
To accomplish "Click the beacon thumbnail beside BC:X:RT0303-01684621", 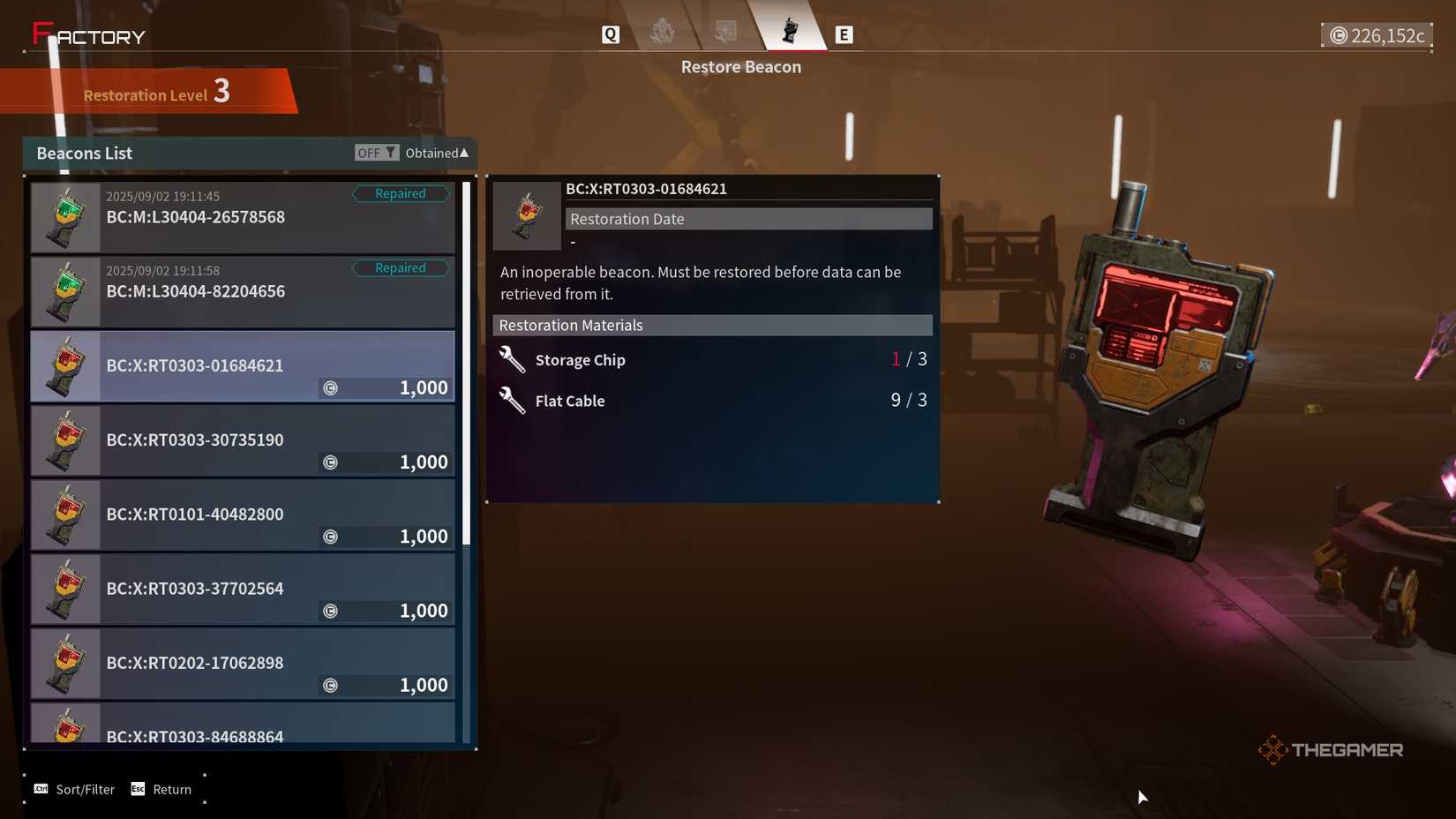I will coord(64,365).
